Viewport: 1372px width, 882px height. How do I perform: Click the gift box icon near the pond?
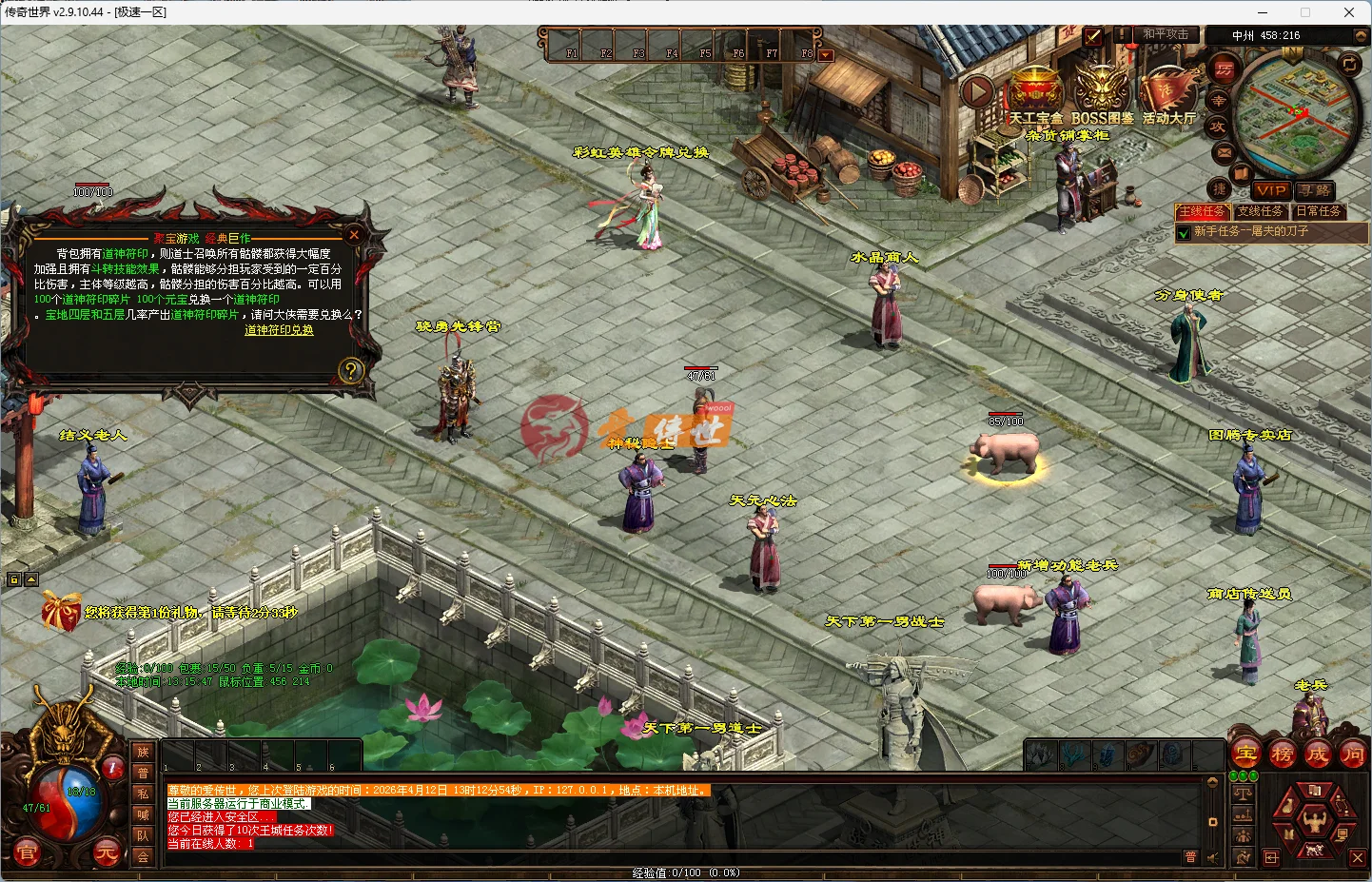[63, 609]
